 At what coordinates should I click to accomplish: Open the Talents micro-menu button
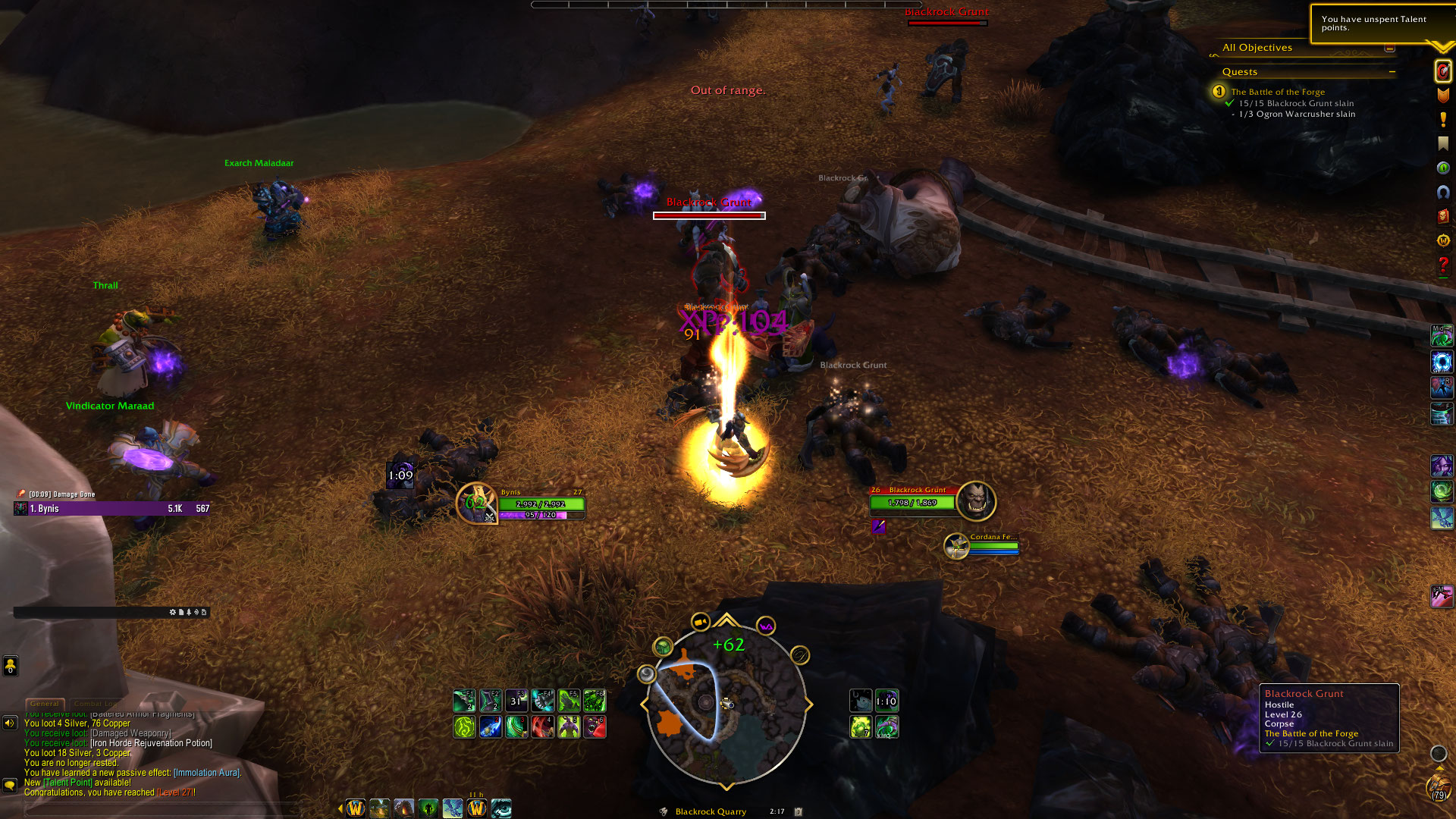point(1442,71)
